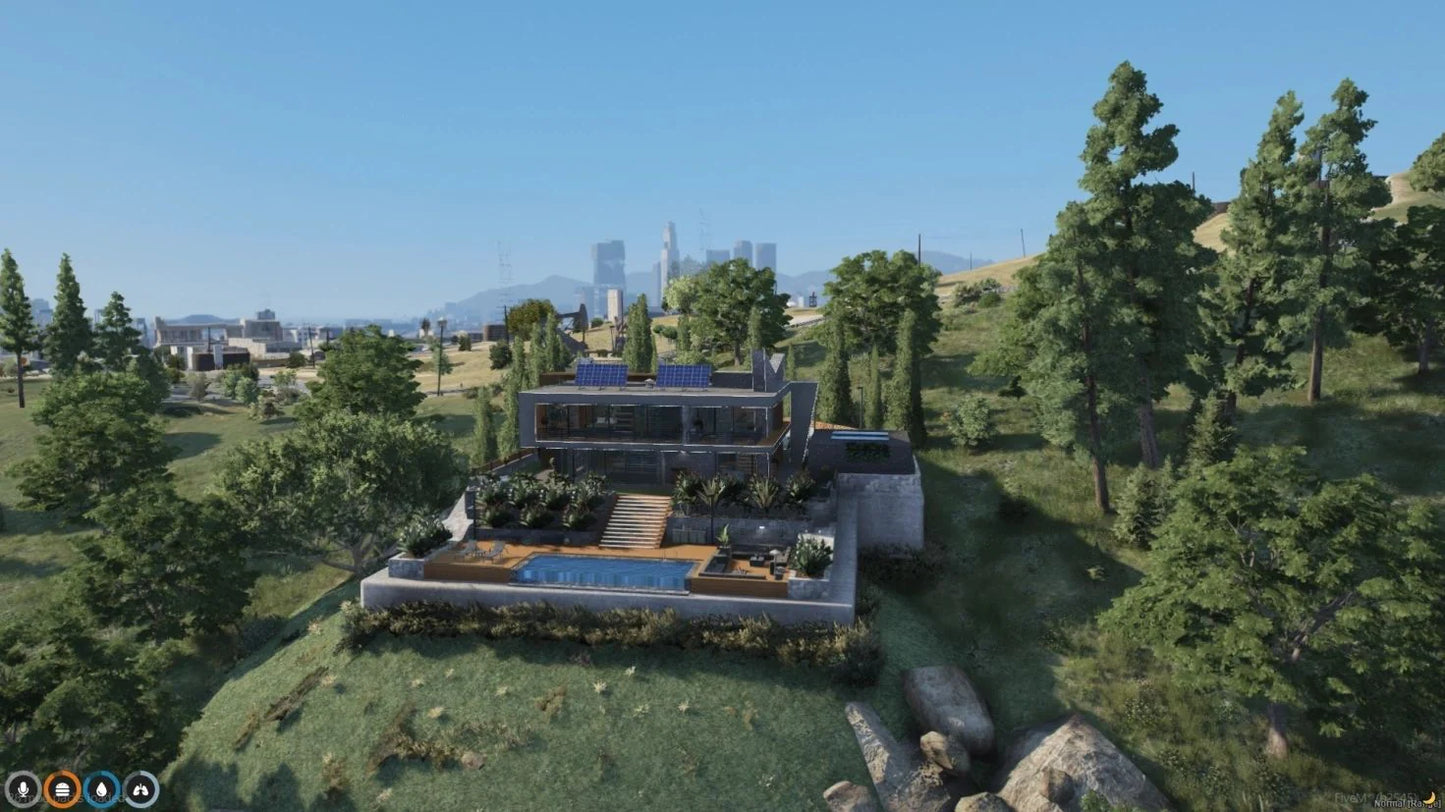The height and width of the screenshot is (812, 1445).
Task: Click the blue water drop thirst icon
Action: (x=101, y=789)
